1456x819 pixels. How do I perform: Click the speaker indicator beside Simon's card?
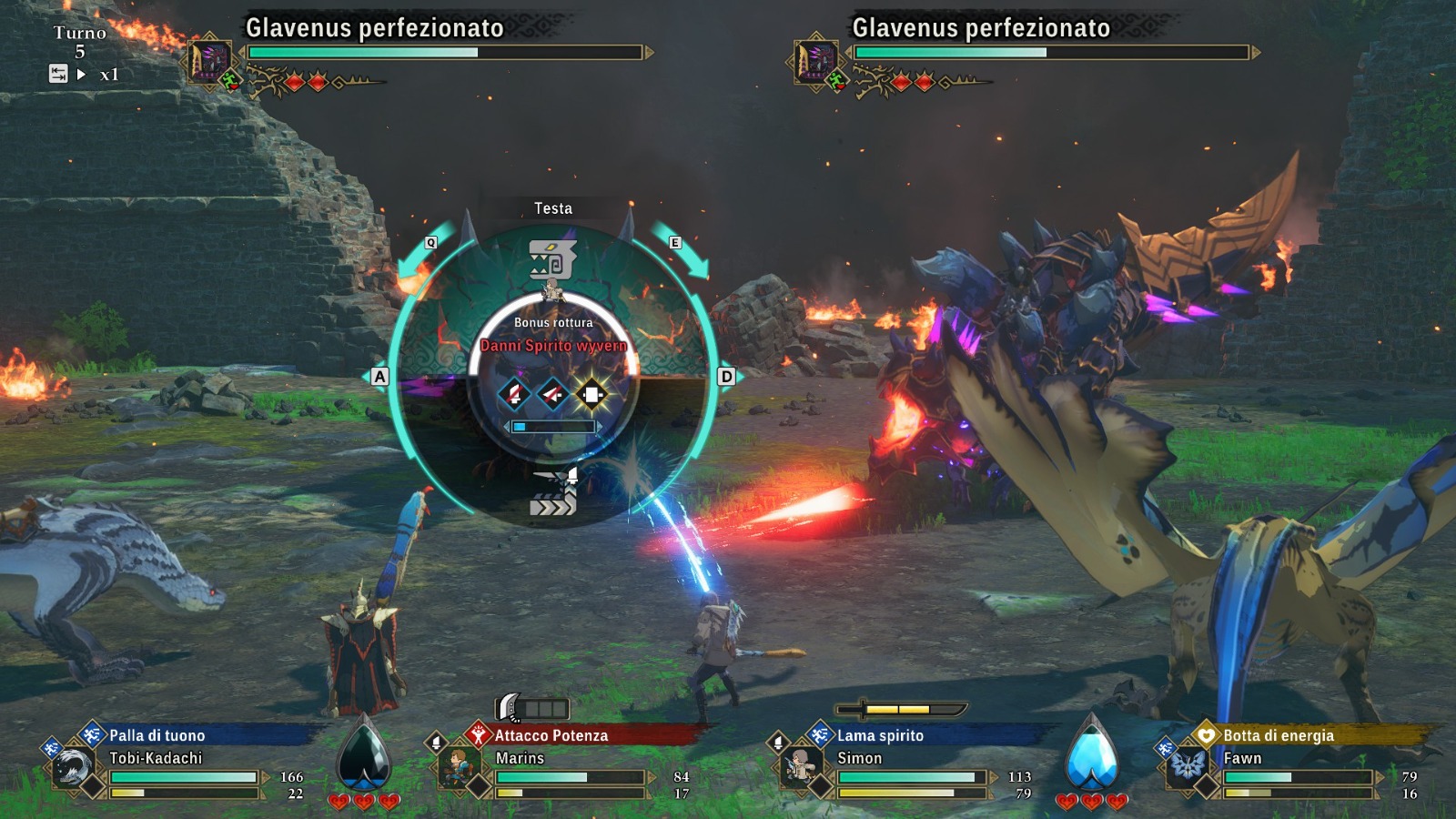tap(778, 740)
